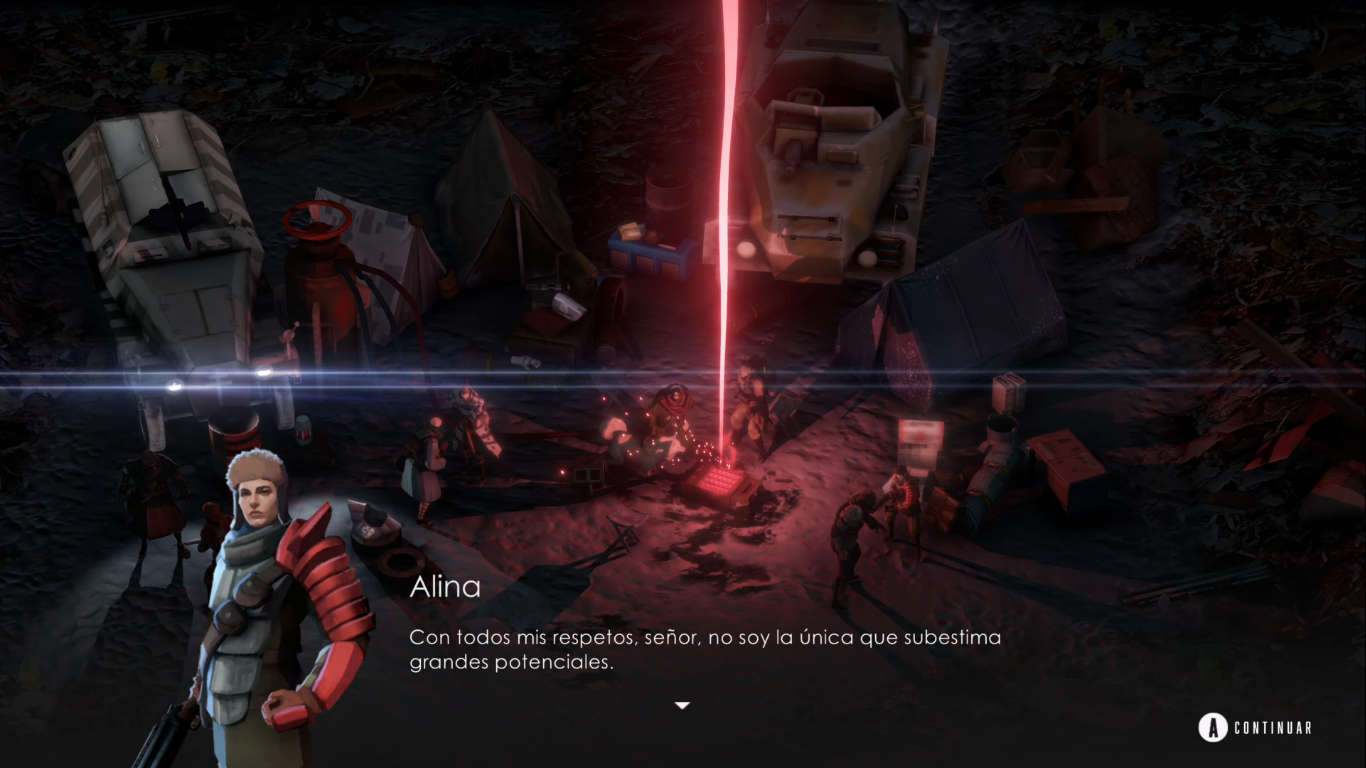Advance dialogue with the white down arrow
This screenshot has height=768, width=1366.
coord(682,706)
